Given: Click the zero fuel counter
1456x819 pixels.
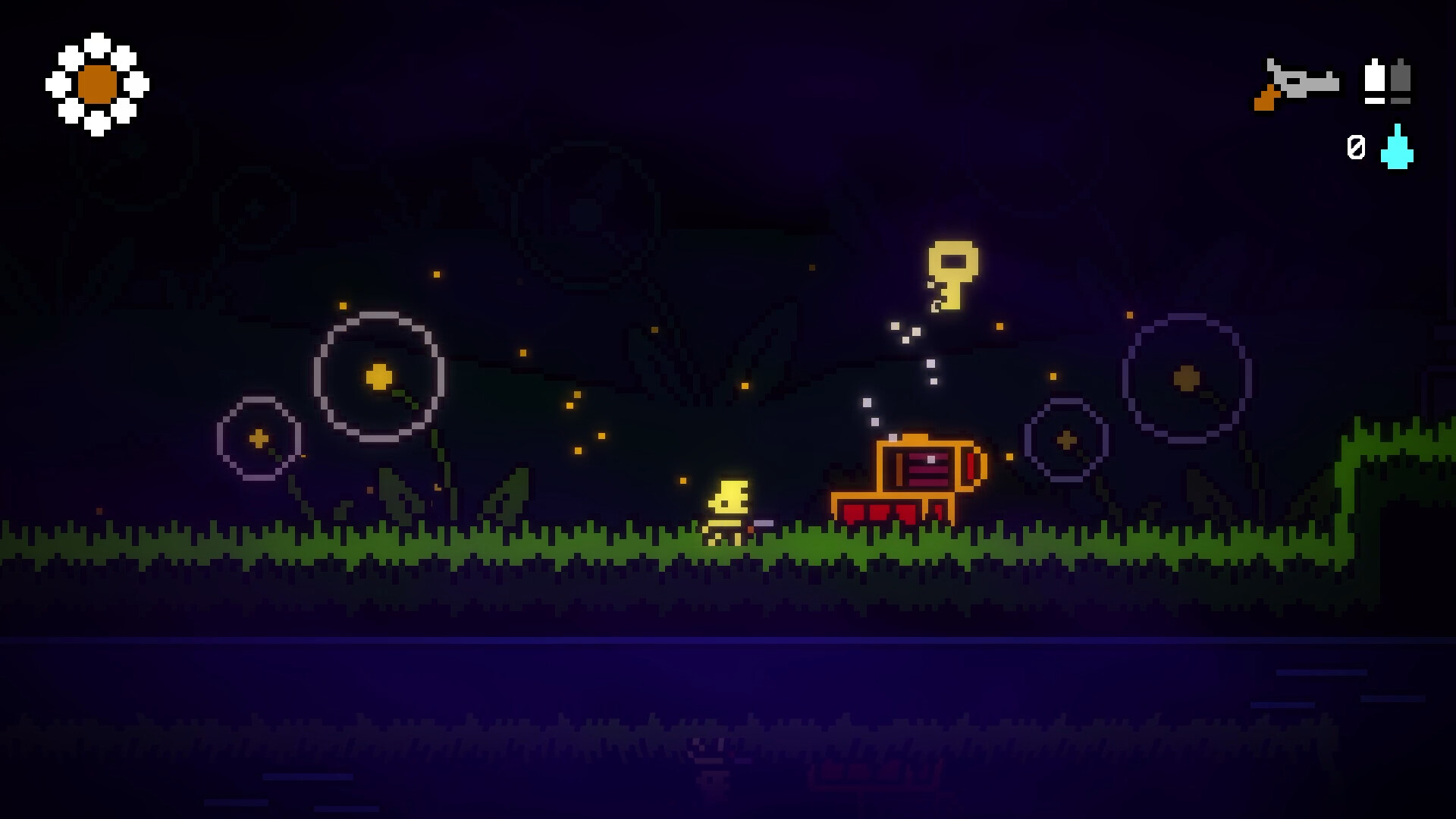Looking at the screenshot, I should tap(1356, 146).
